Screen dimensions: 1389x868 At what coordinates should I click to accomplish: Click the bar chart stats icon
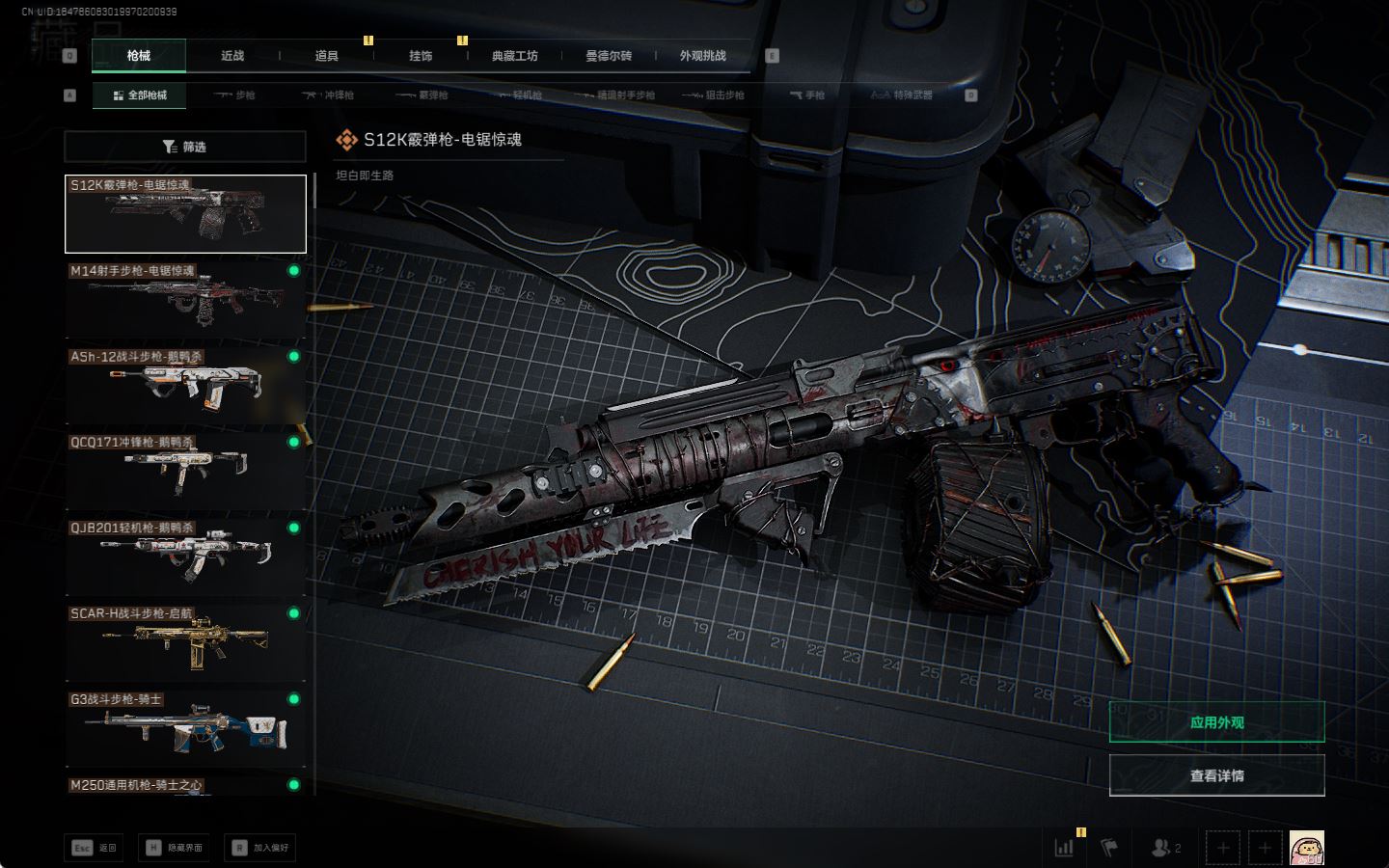pyautogui.click(x=1065, y=848)
